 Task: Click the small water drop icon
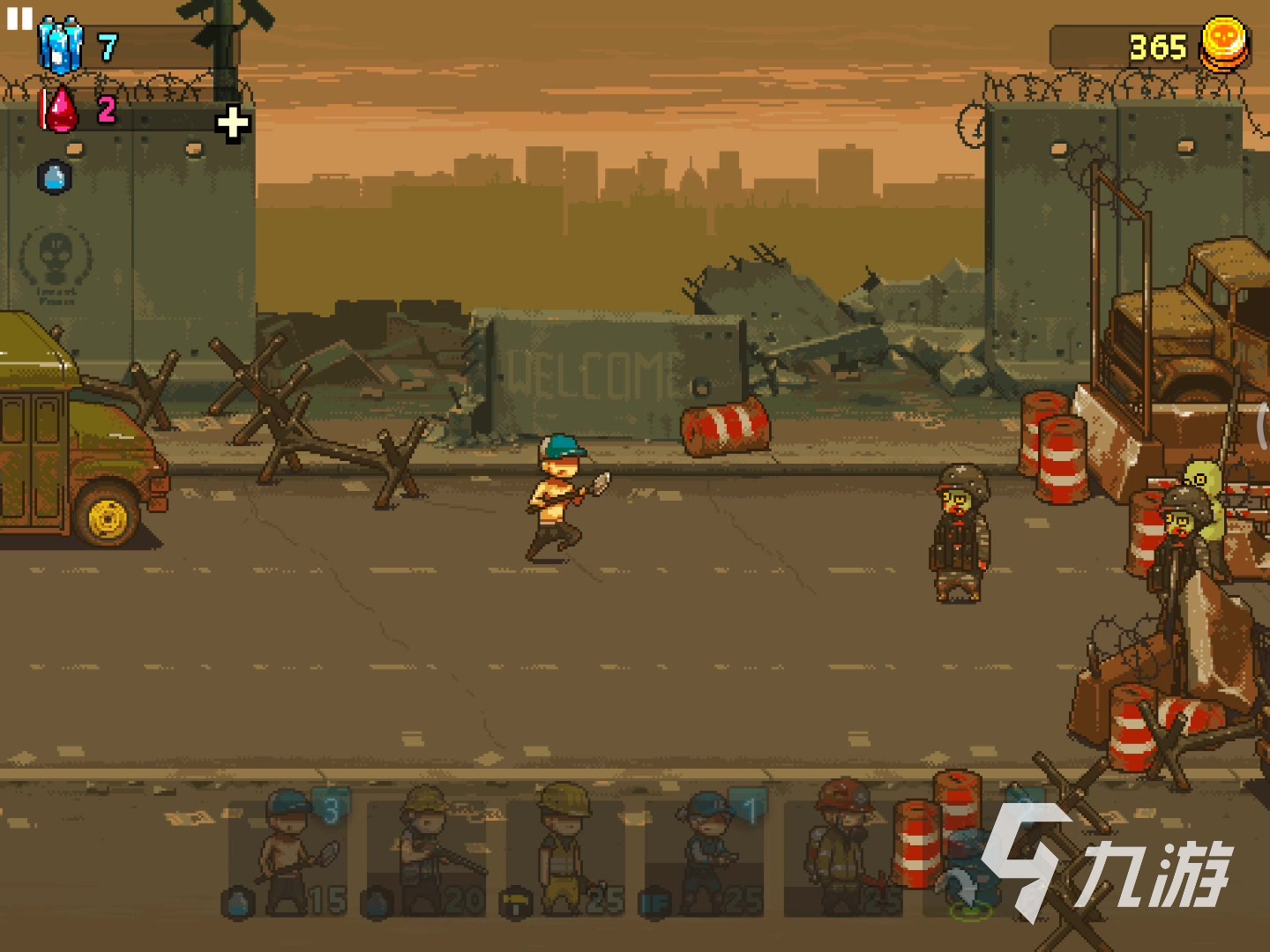point(55,178)
